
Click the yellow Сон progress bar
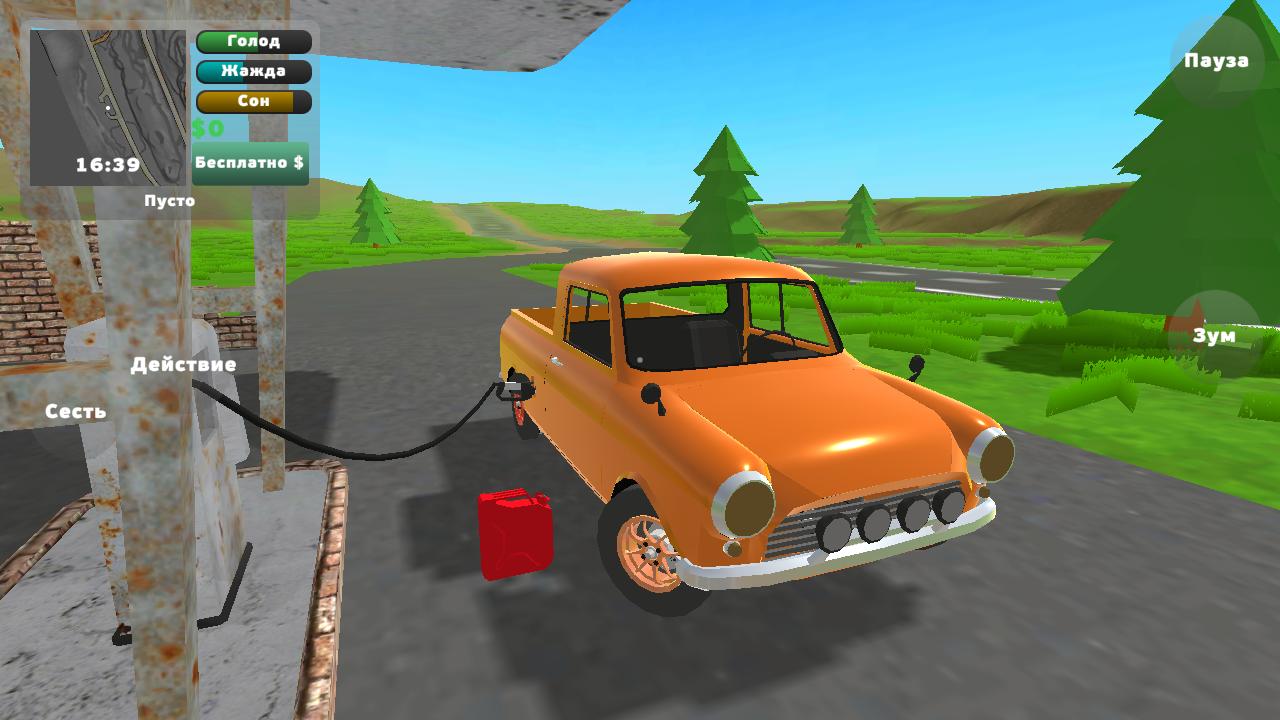coord(253,101)
